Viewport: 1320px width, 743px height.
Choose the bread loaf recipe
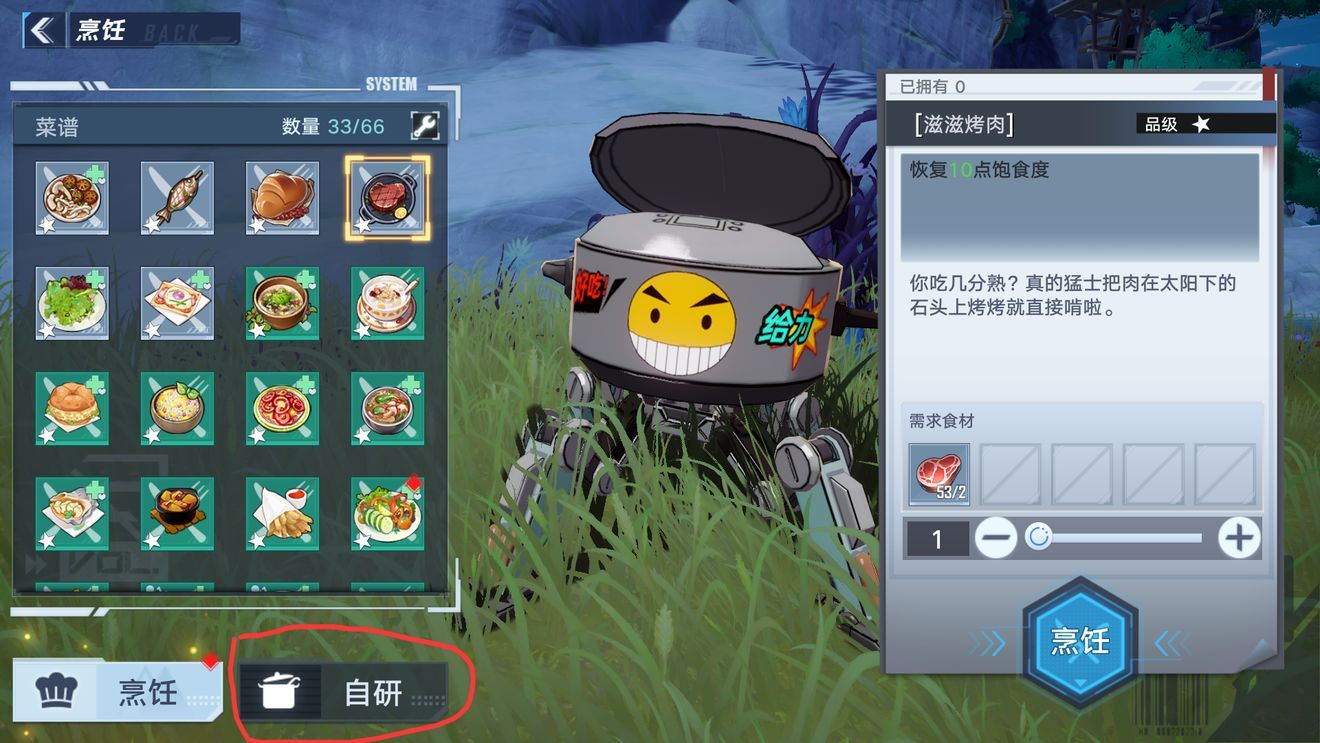[282, 198]
